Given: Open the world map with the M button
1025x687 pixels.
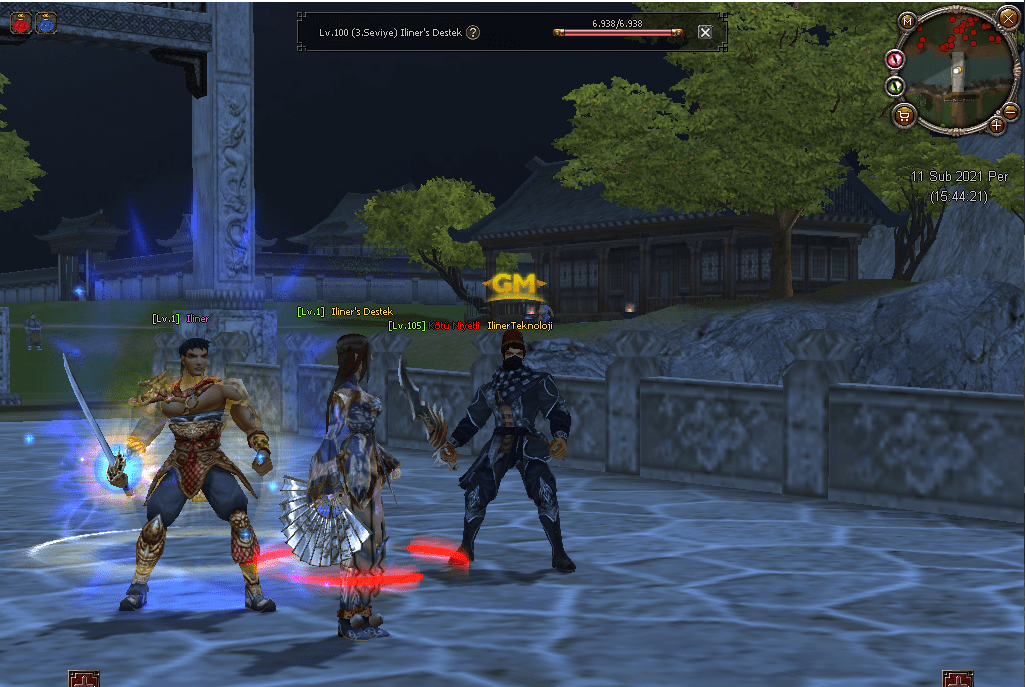Looking at the screenshot, I should (x=907, y=20).
